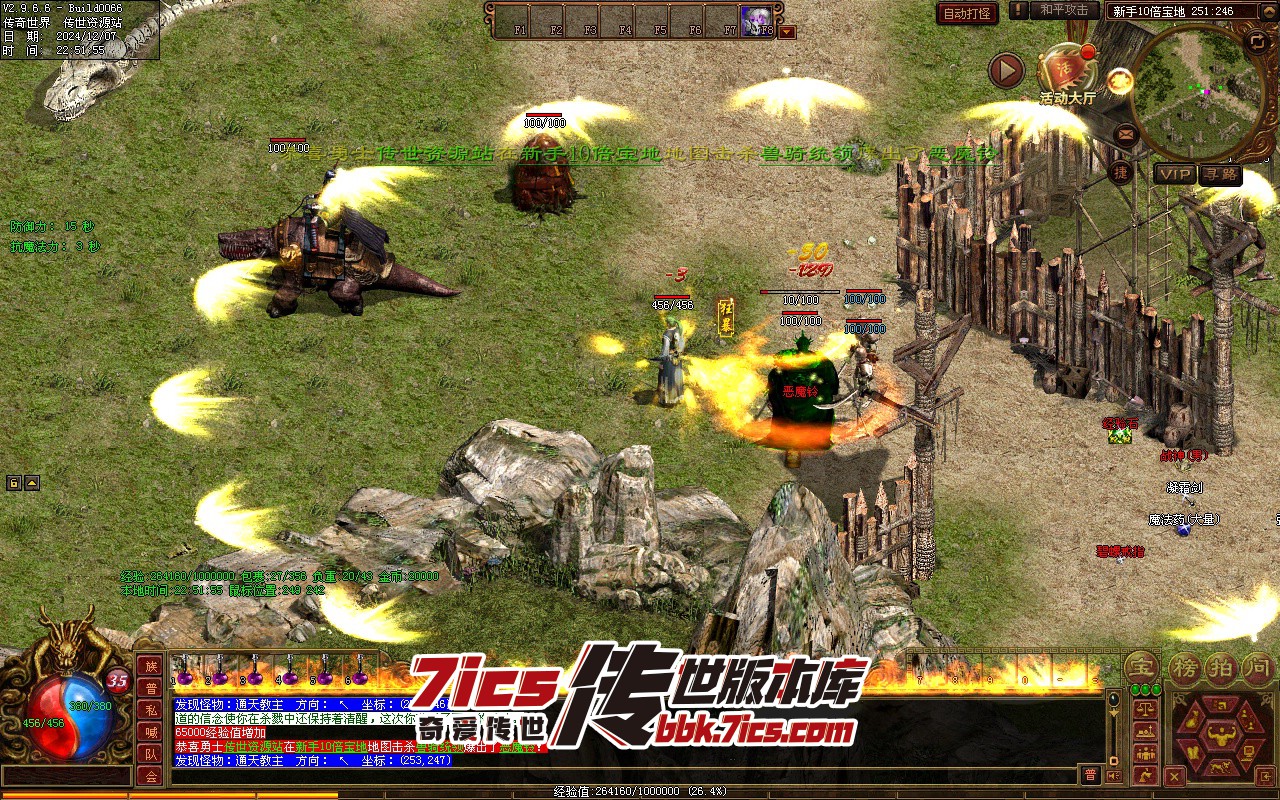The height and width of the screenshot is (800, 1280).
Task: Use the F8 skill portrait slot
Action: tap(756, 20)
